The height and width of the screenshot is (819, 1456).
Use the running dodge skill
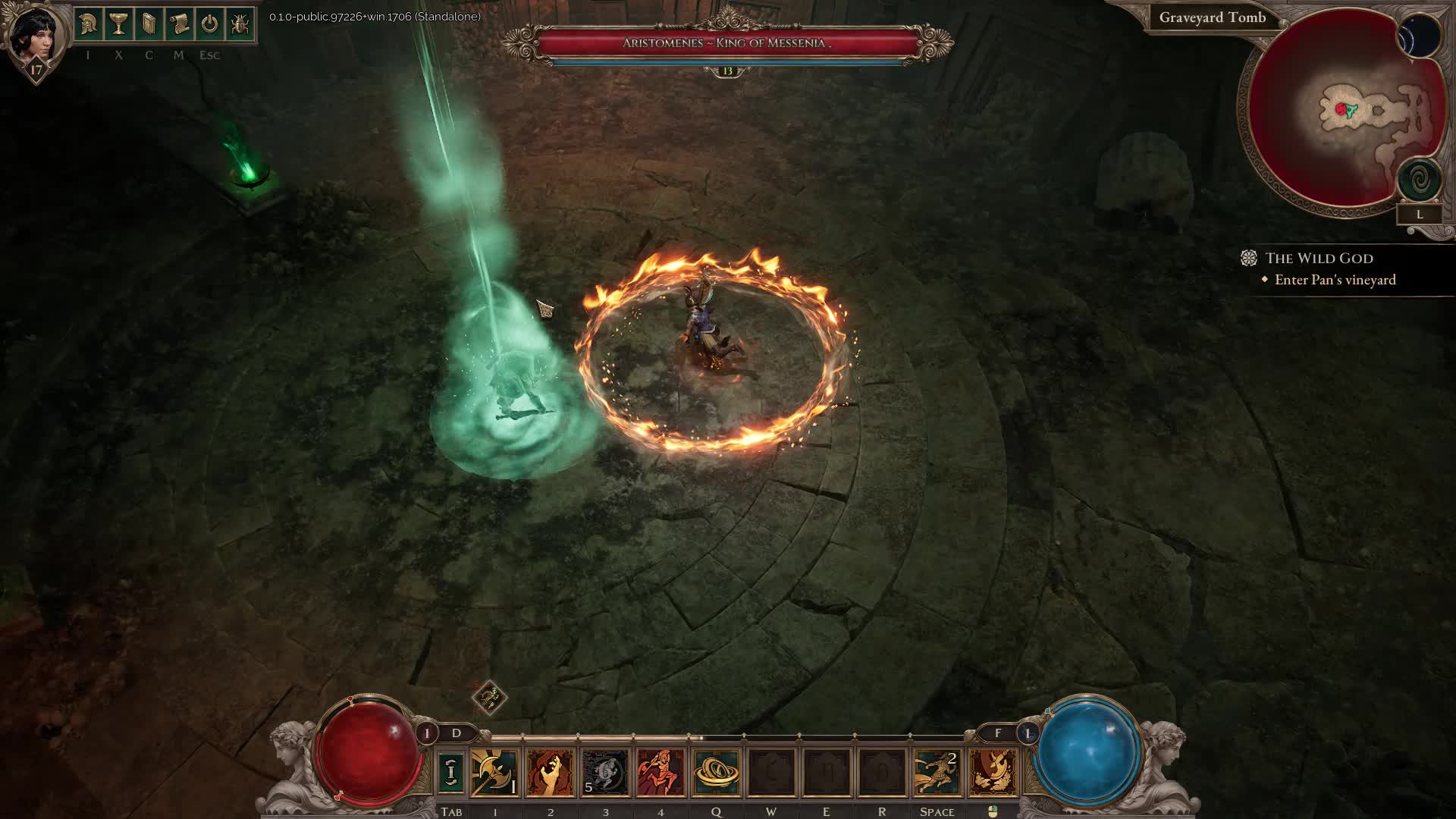click(937, 772)
